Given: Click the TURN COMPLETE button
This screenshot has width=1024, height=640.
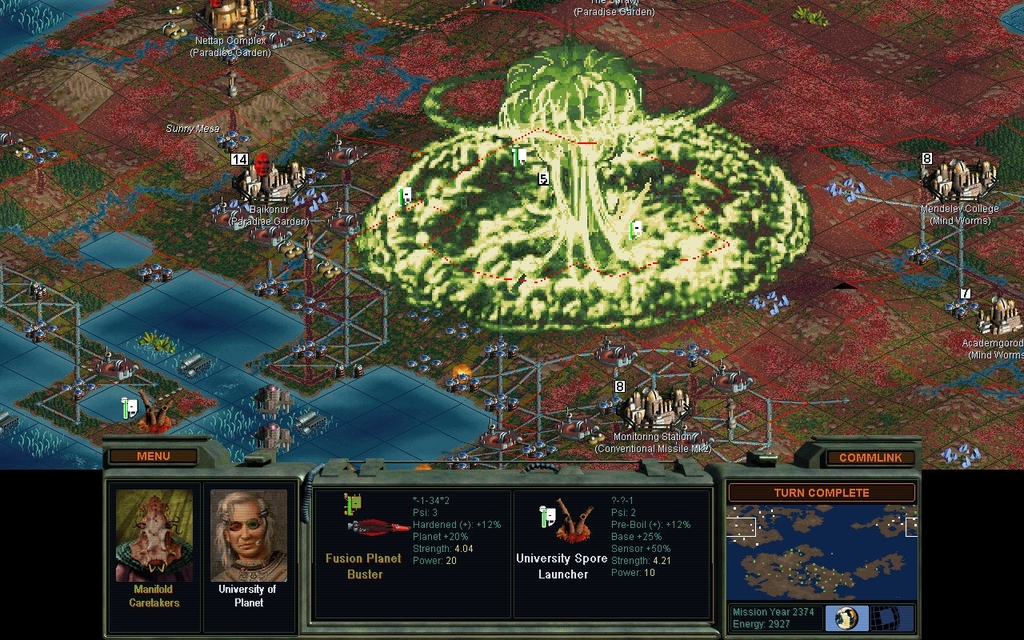Looking at the screenshot, I should coord(821,493).
